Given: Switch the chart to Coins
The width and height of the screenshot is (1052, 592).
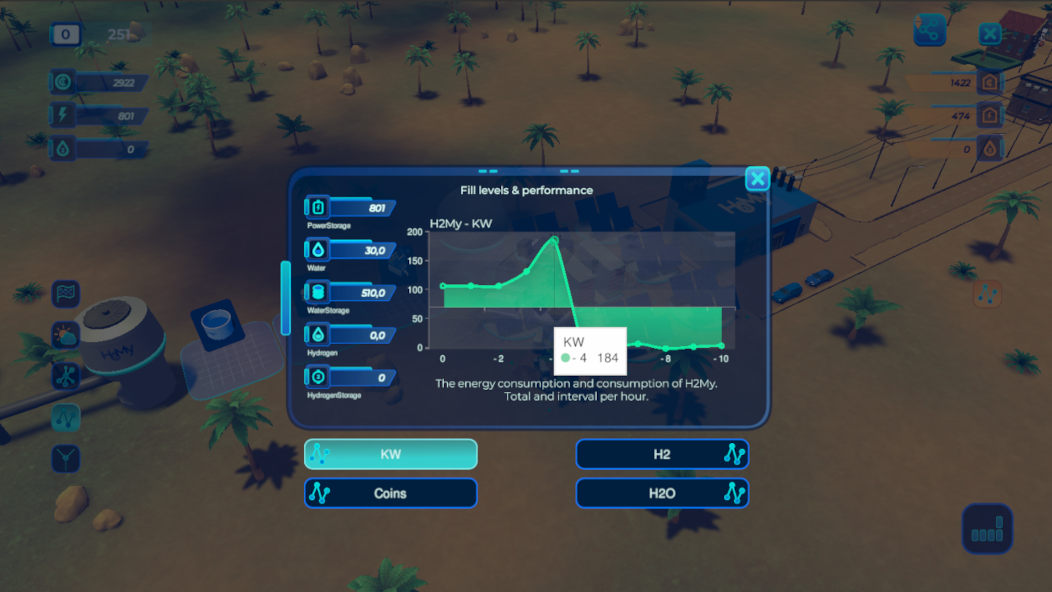Looking at the screenshot, I should pyautogui.click(x=390, y=493).
